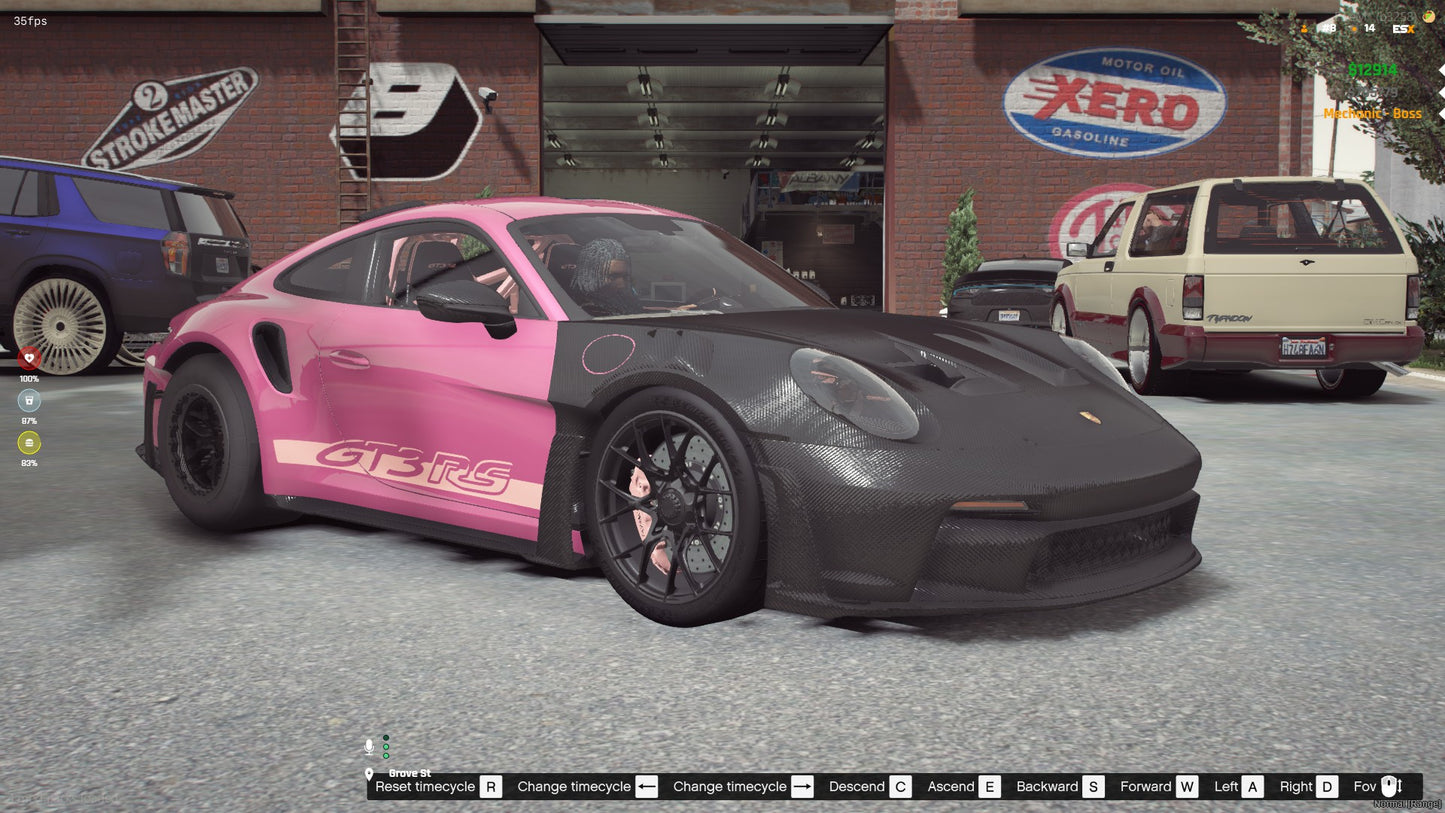Image resolution: width=1445 pixels, height=813 pixels.
Task: Click the right arrow to change timecycle
Action: click(x=801, y=786)
